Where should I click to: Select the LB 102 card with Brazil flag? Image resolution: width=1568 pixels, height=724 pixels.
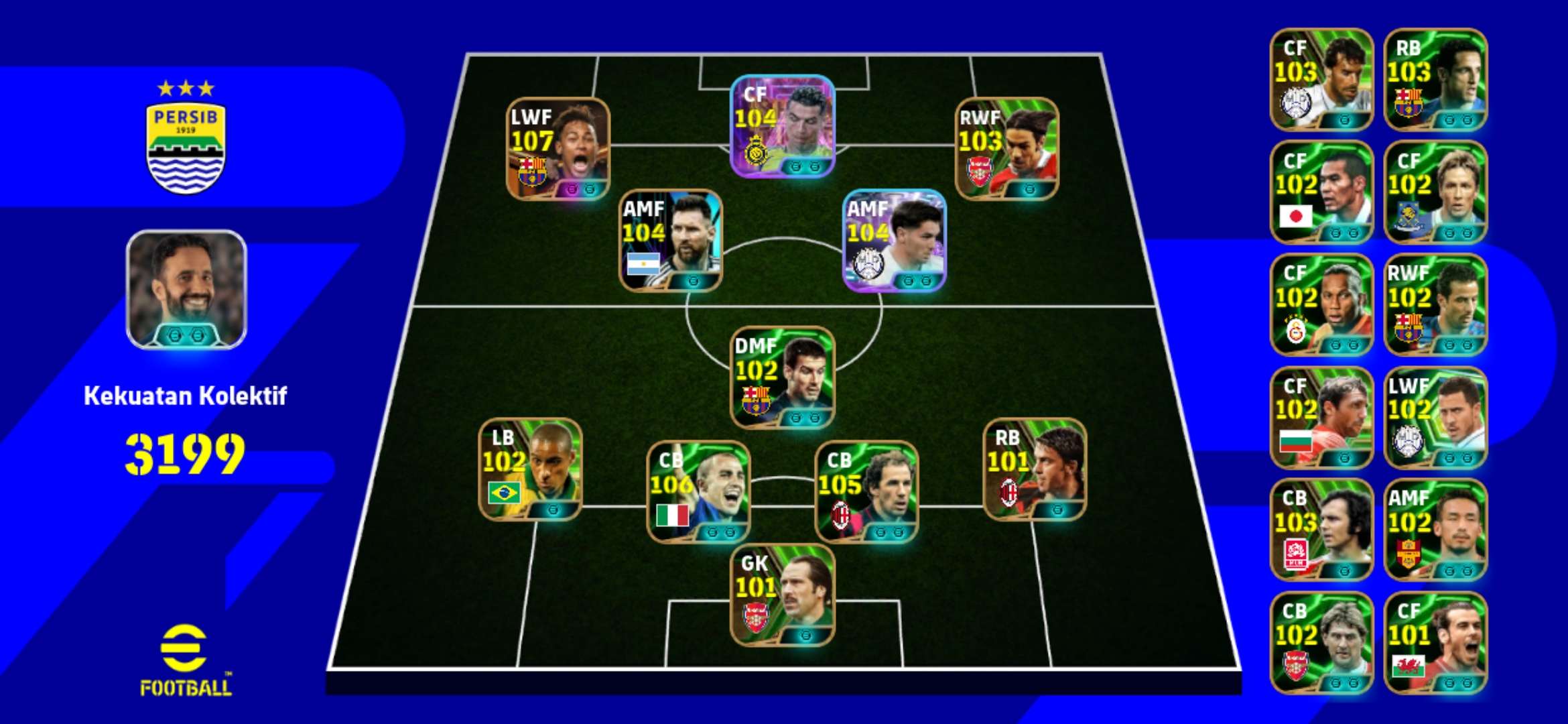tap(530, 469)
